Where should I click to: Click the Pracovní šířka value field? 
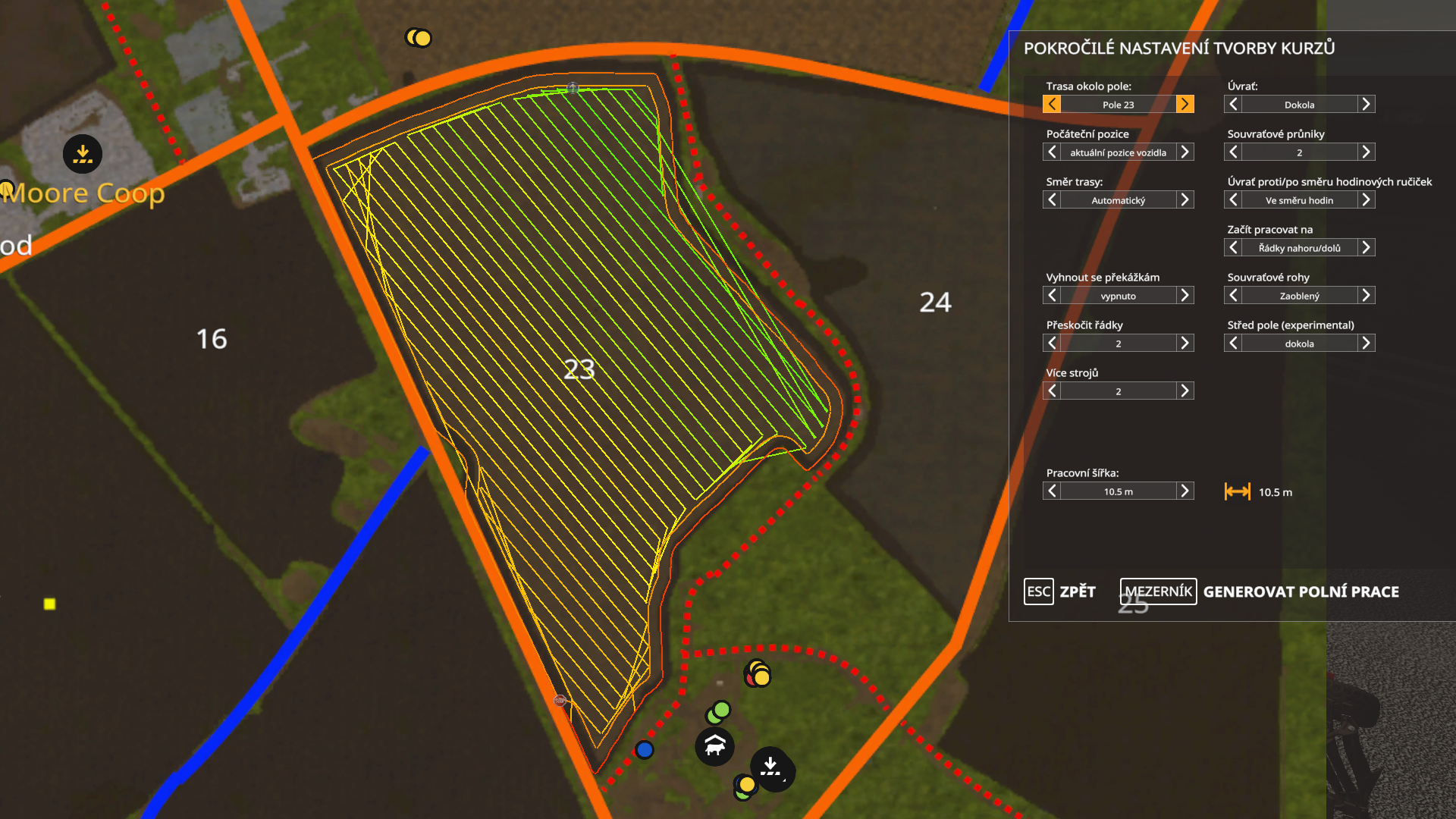tap(1119, 491)
